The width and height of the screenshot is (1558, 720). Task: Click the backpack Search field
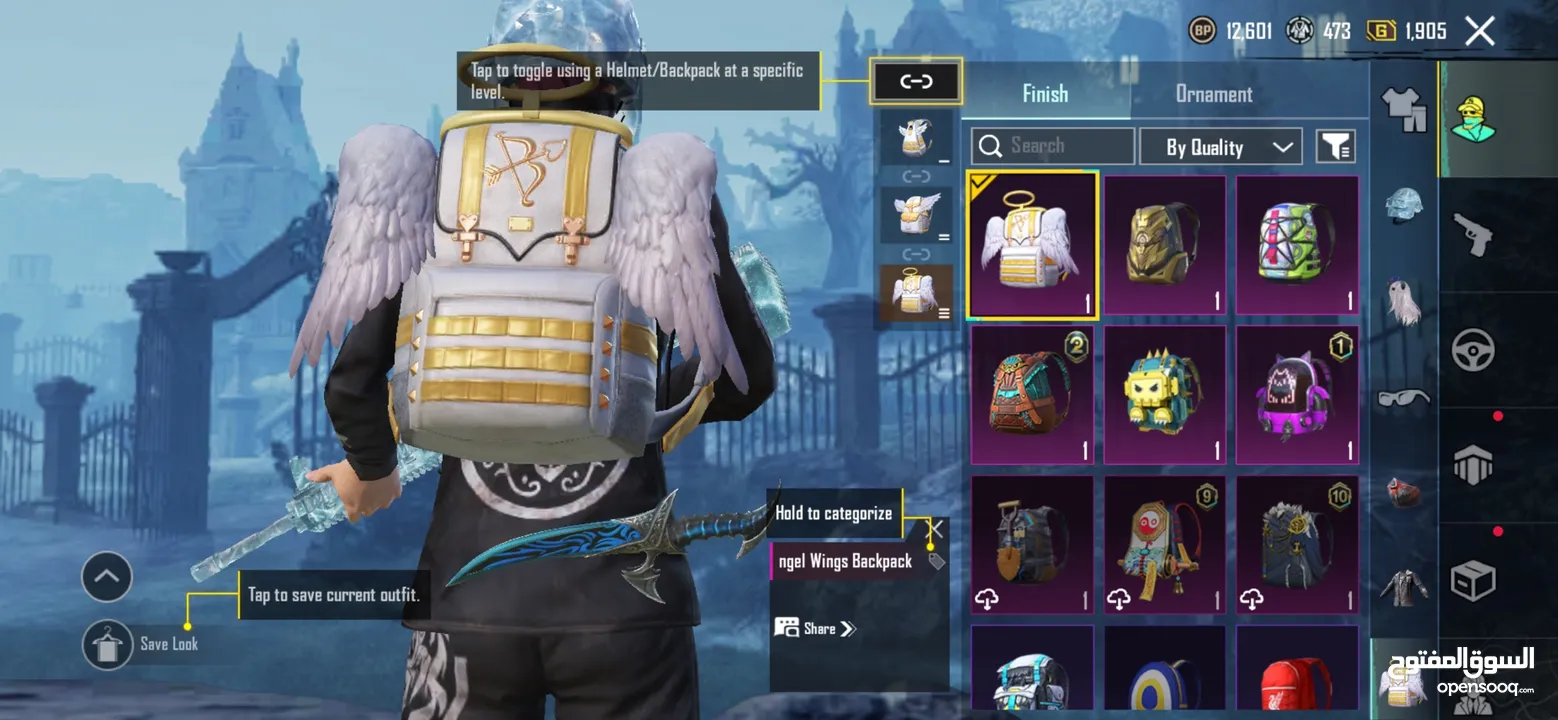(x=1053, y=146)
